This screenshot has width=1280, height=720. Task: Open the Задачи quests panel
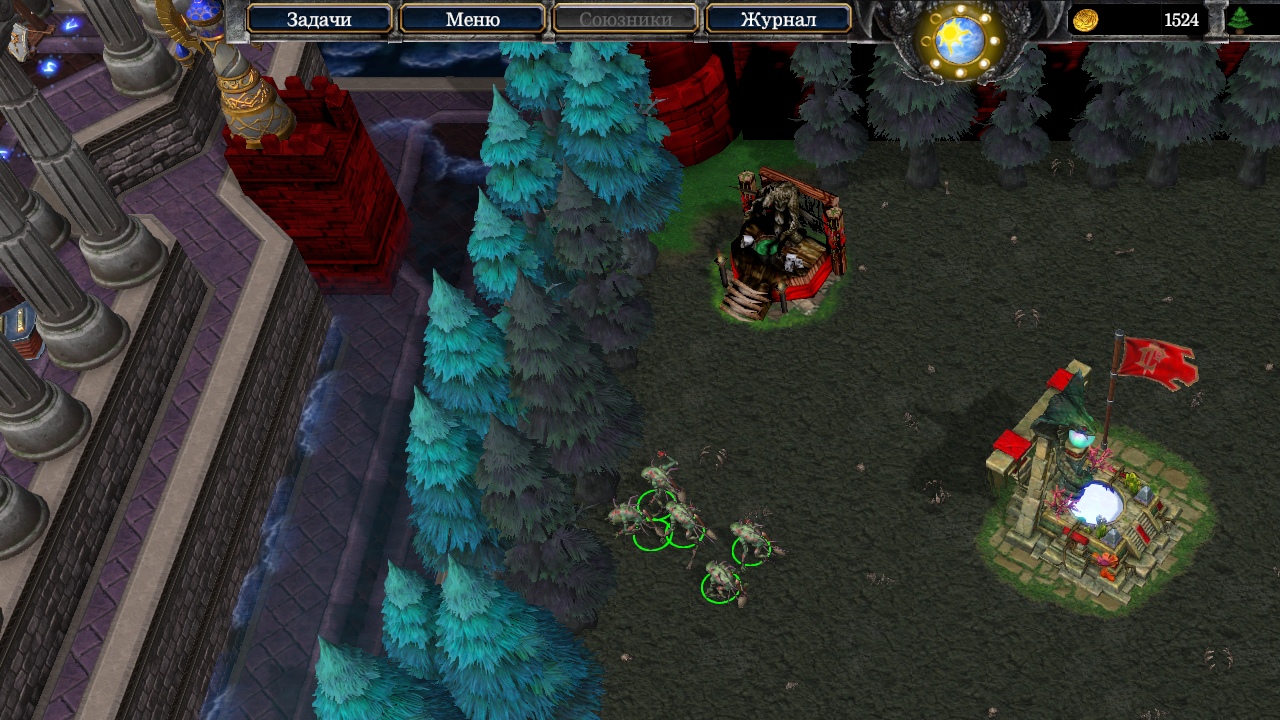point(319,19)
